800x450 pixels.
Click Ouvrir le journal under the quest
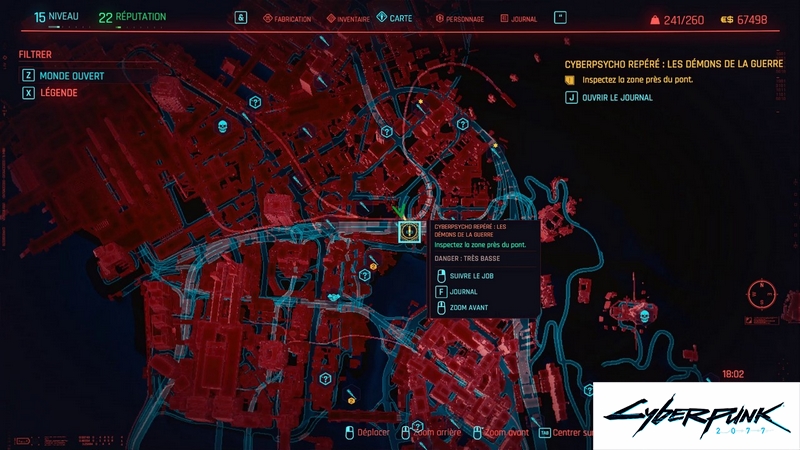point(615,98)
